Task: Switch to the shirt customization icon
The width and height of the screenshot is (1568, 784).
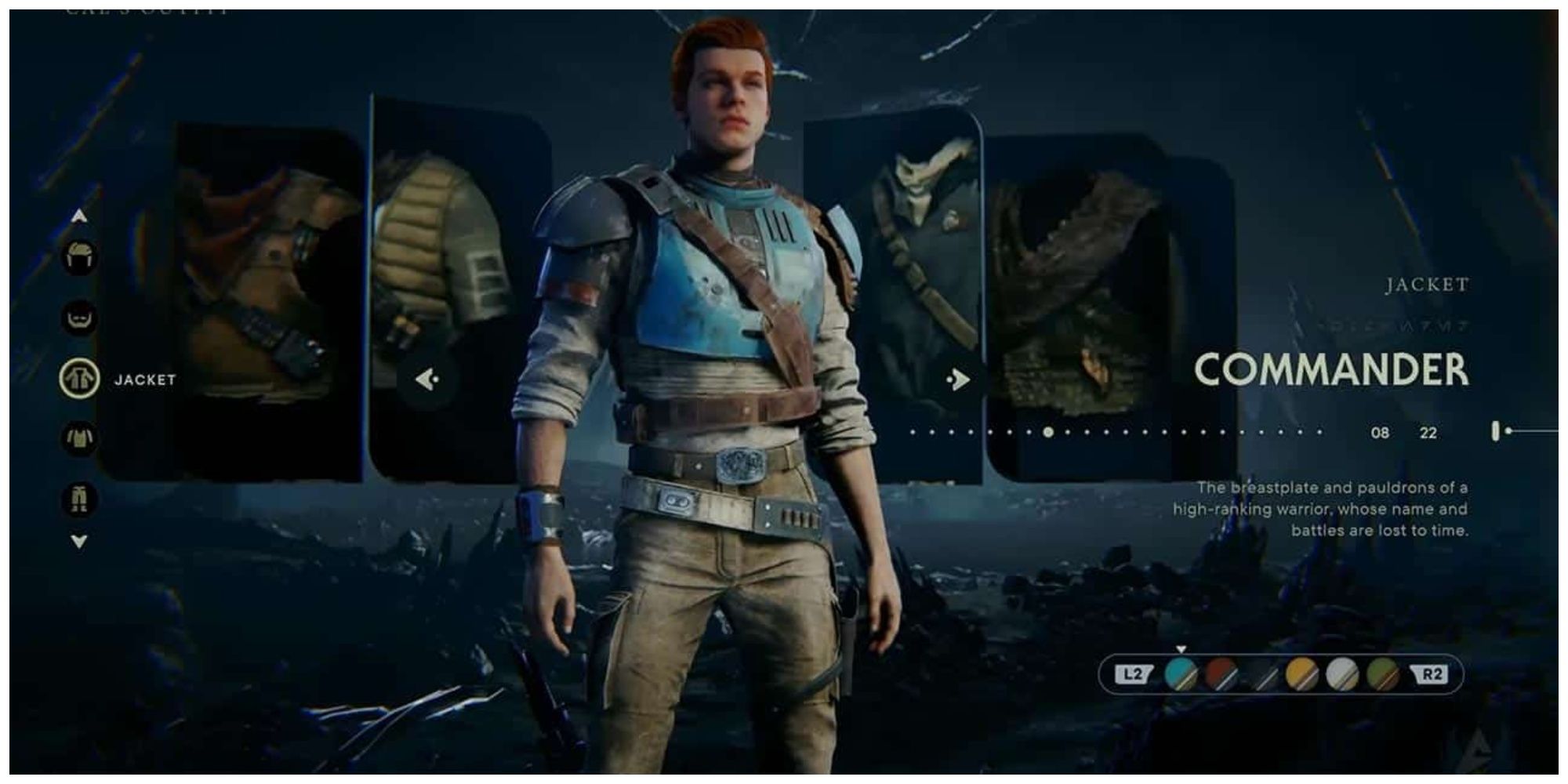Action: (80, 437)
